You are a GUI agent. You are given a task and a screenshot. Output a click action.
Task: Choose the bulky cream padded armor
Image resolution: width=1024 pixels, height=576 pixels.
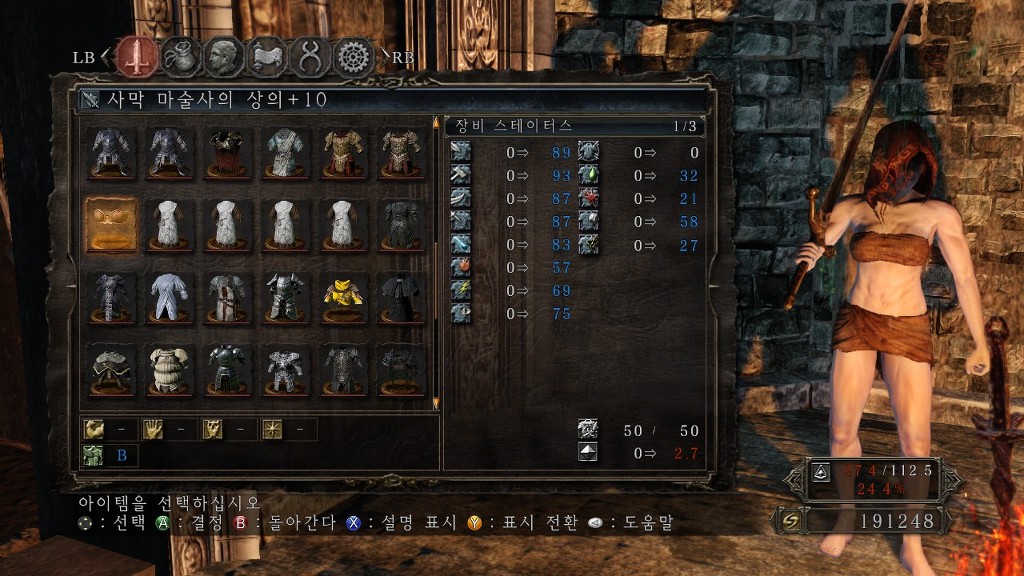(169, 370)
